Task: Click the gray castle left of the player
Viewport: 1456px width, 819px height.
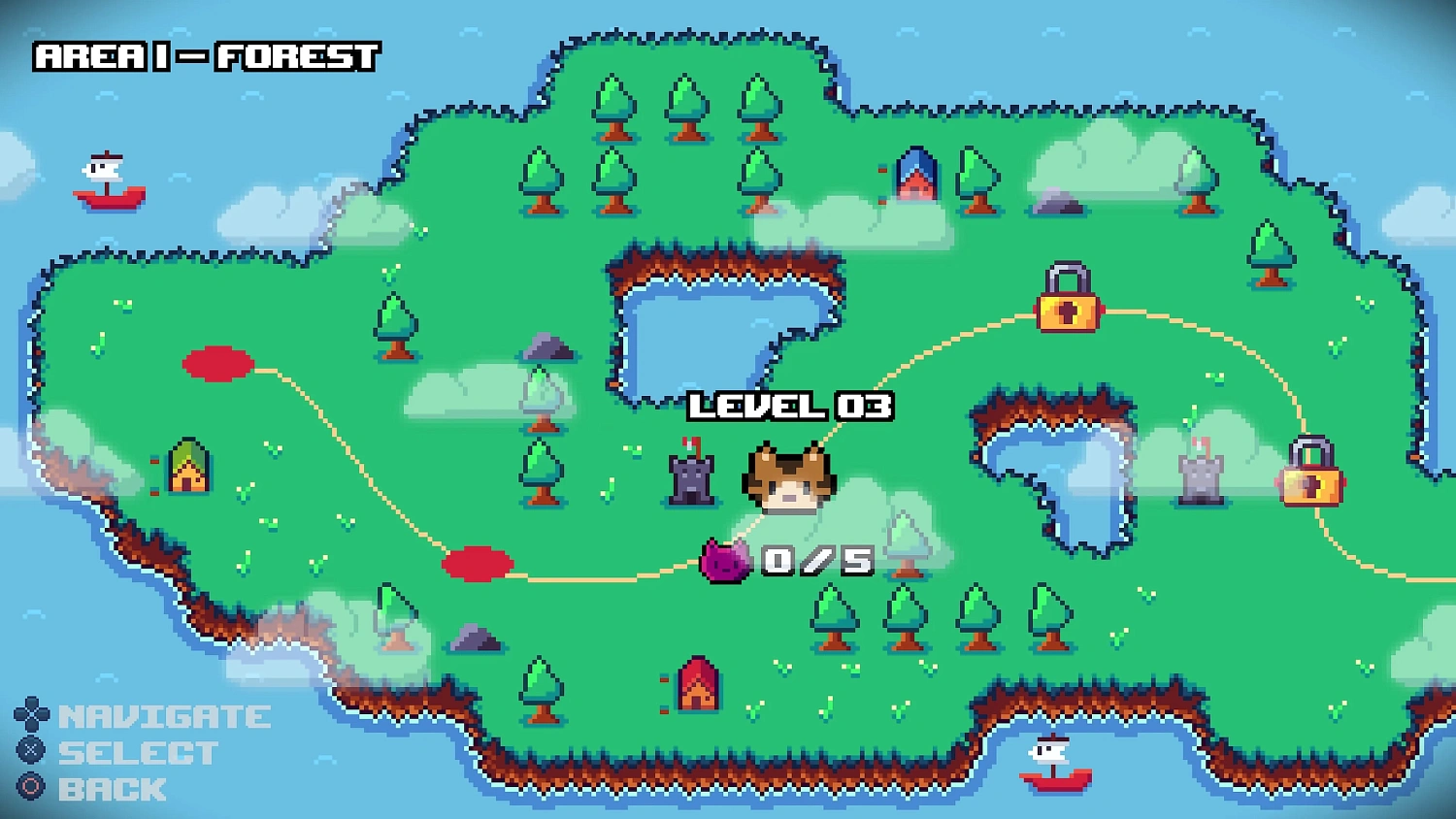Action: coord(689,477)
